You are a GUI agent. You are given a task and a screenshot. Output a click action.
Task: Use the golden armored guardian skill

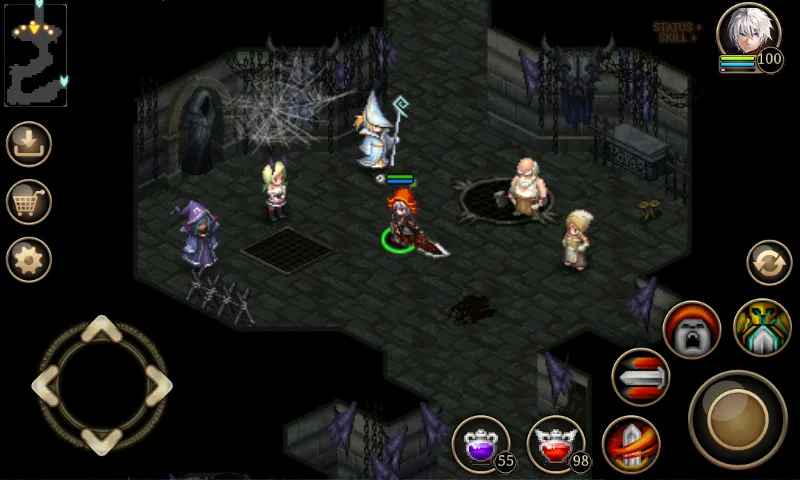[762, 328]
